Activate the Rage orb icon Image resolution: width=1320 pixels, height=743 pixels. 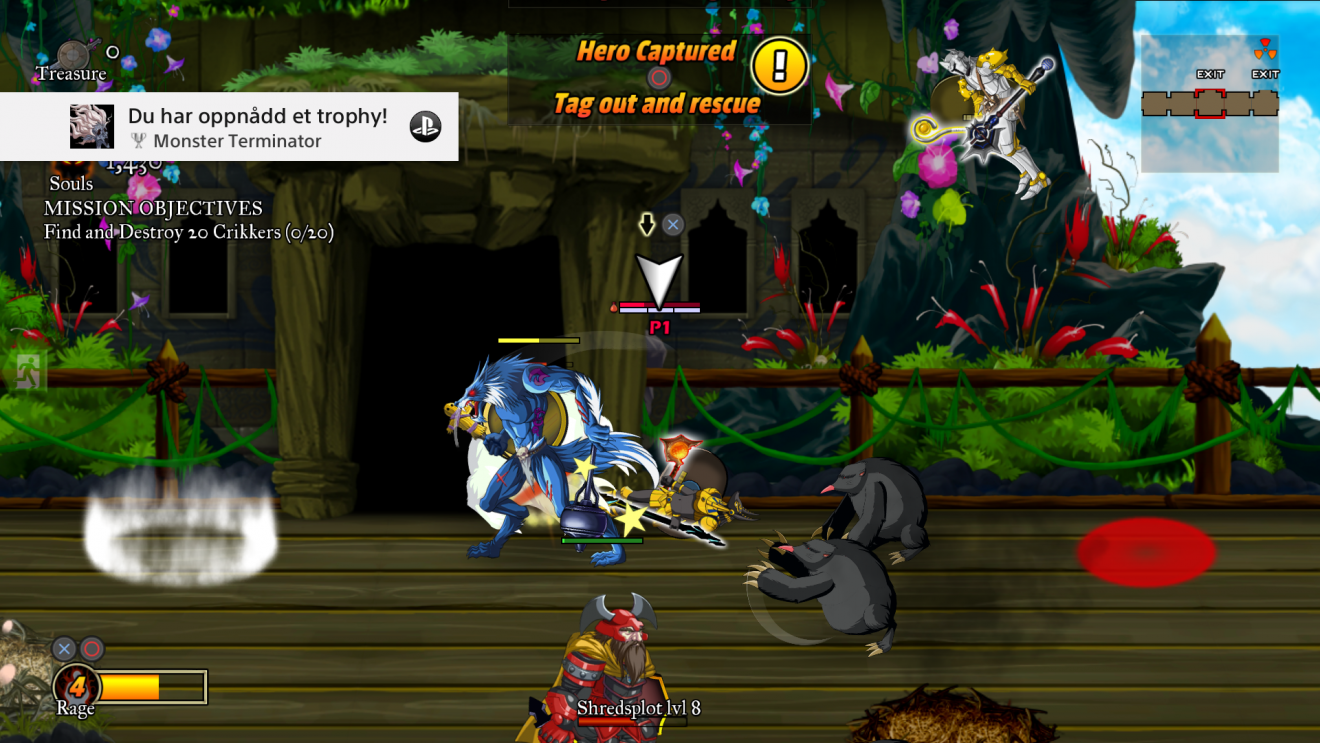pos(77,687)
